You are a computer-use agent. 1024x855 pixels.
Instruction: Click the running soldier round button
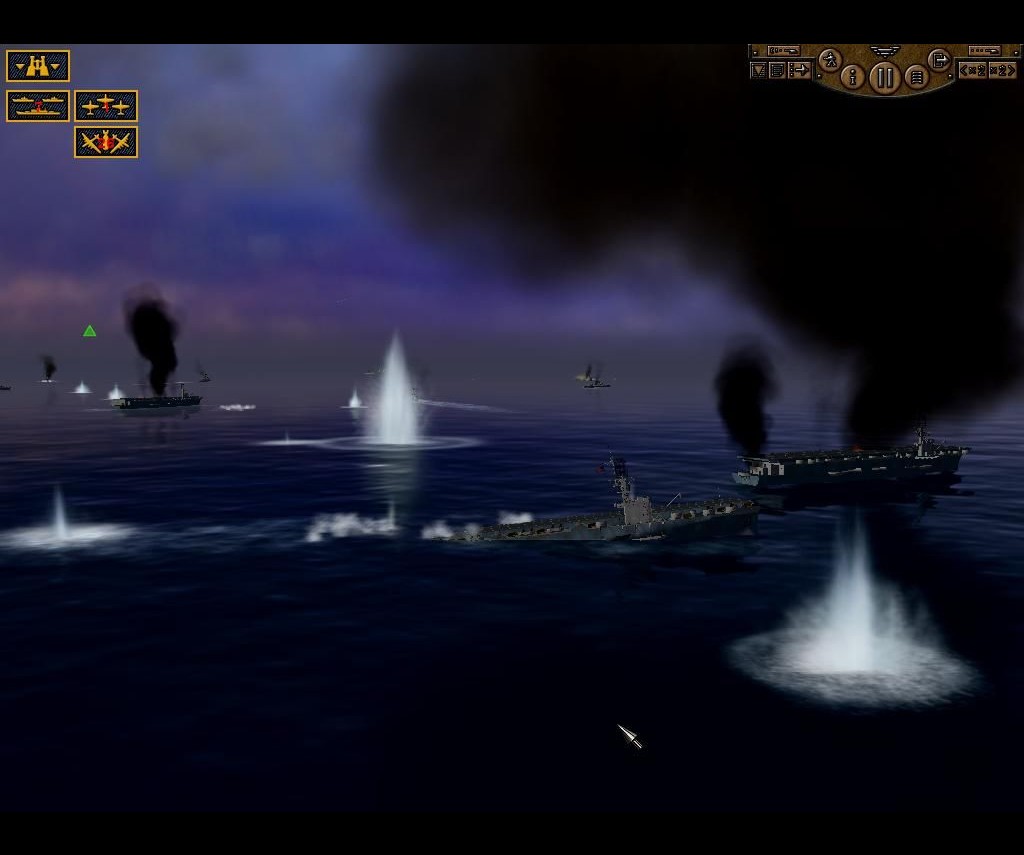coord(829,61)
